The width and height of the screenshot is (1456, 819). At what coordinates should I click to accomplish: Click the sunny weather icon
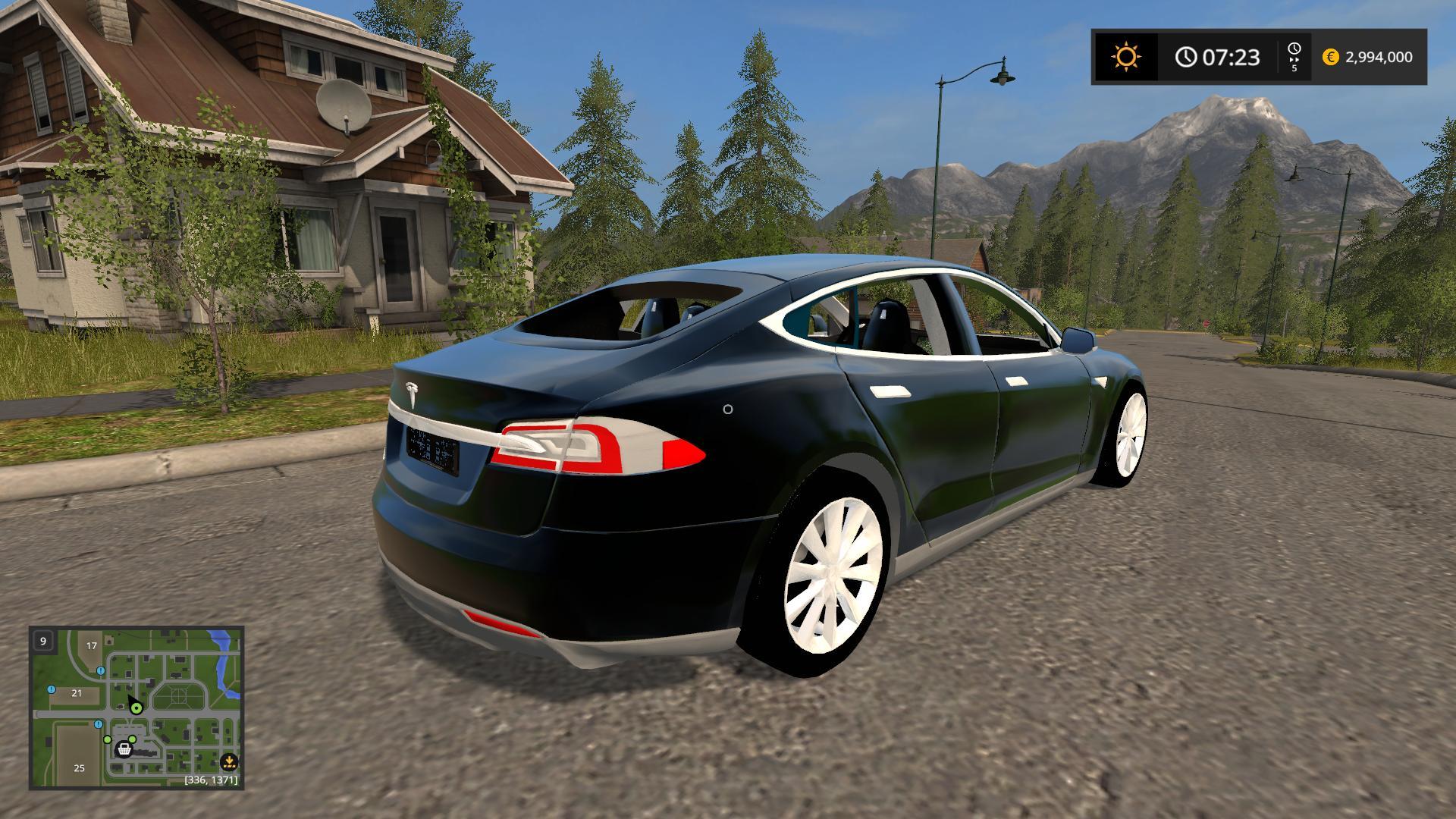pyautogui.click(x=1125, y=57)
